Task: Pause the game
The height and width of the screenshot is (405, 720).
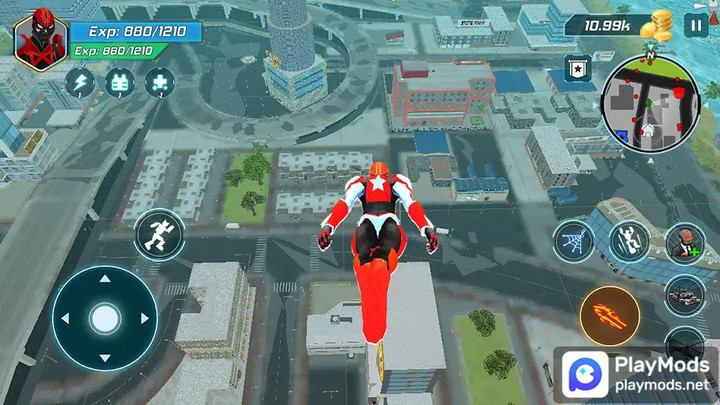Action: click(x=695, y=25)
